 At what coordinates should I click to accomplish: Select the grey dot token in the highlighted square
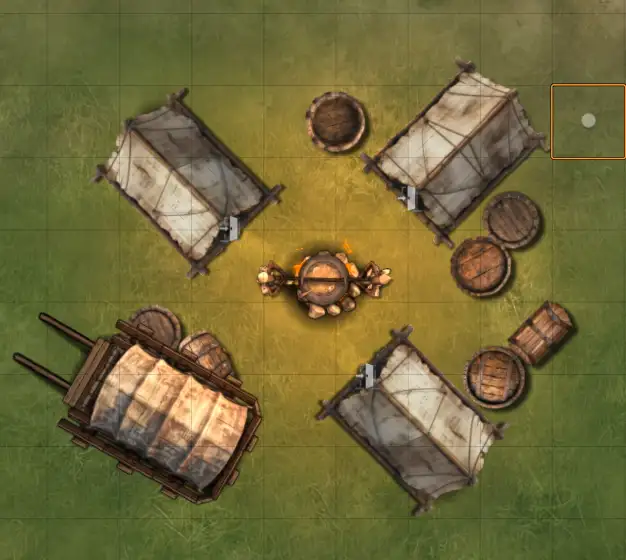[x=588, y=121]
